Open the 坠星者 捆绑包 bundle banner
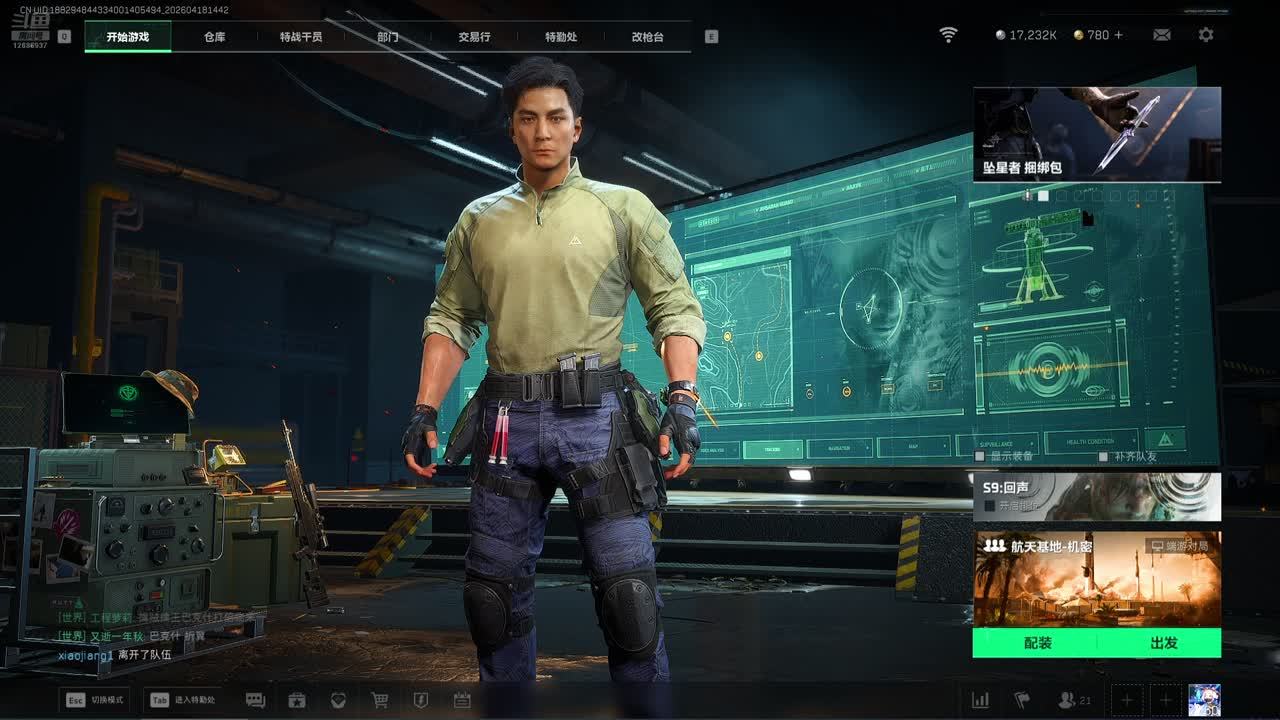This screenshot has height=720, width=1280. (1097, 134)
